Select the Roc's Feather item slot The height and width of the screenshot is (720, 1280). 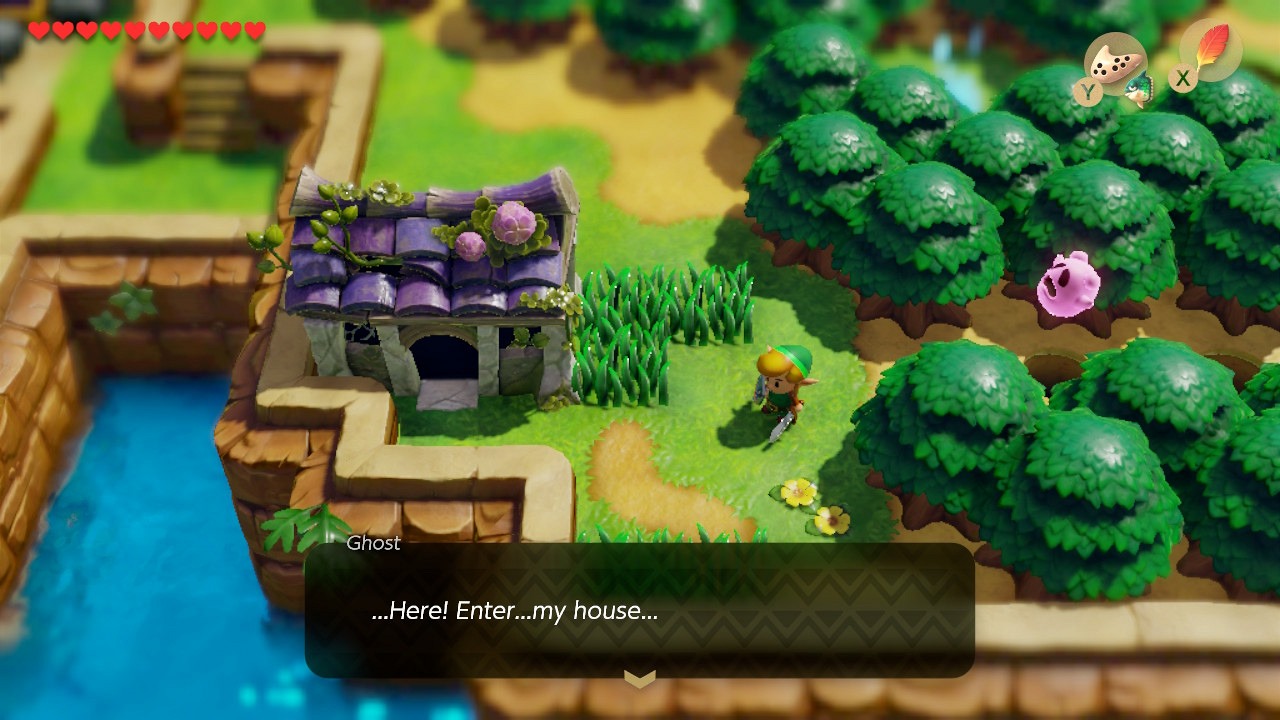(x=1211, y=50)
